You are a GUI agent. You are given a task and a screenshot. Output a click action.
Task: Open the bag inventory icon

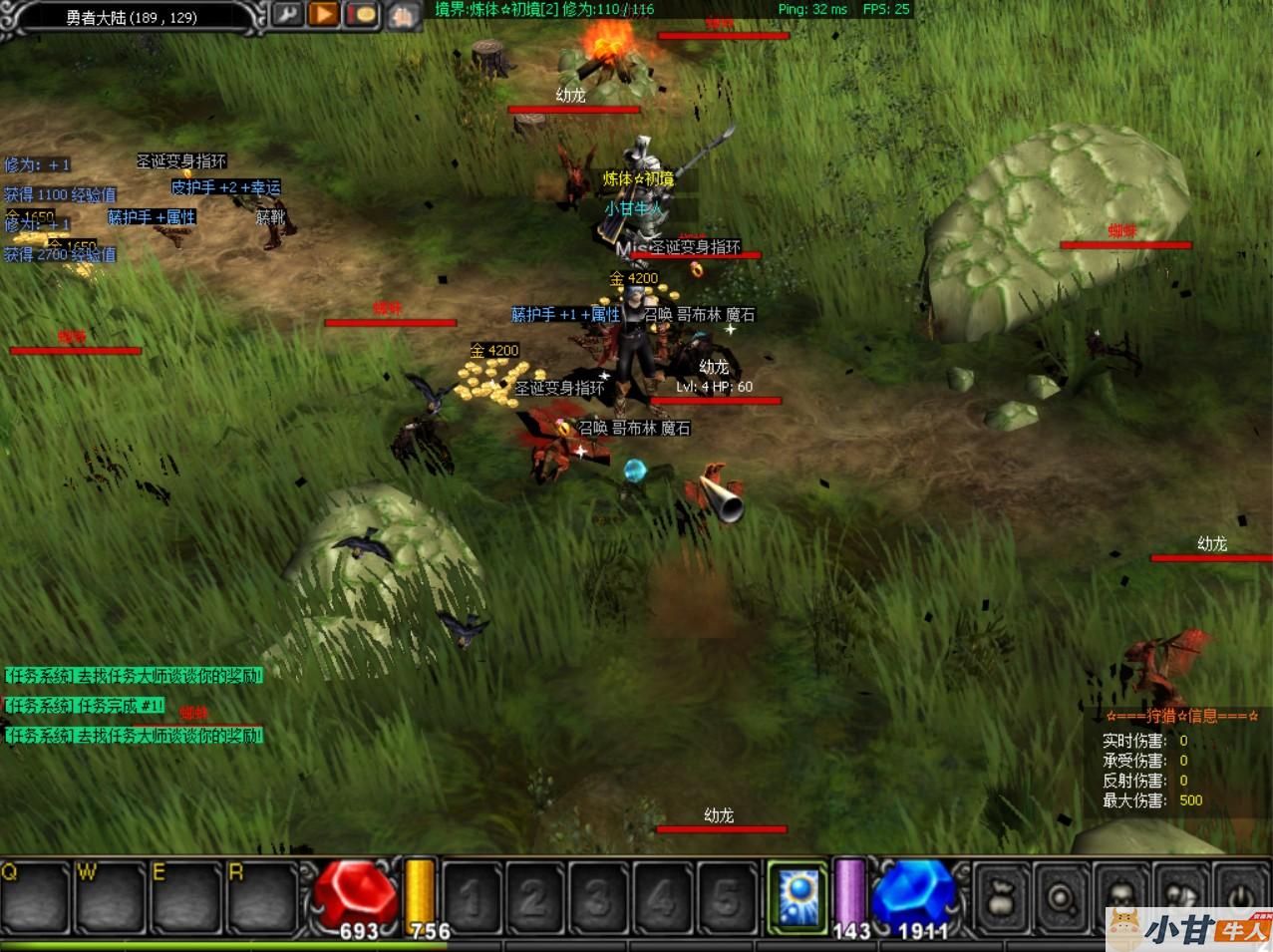click(1001, 897)
